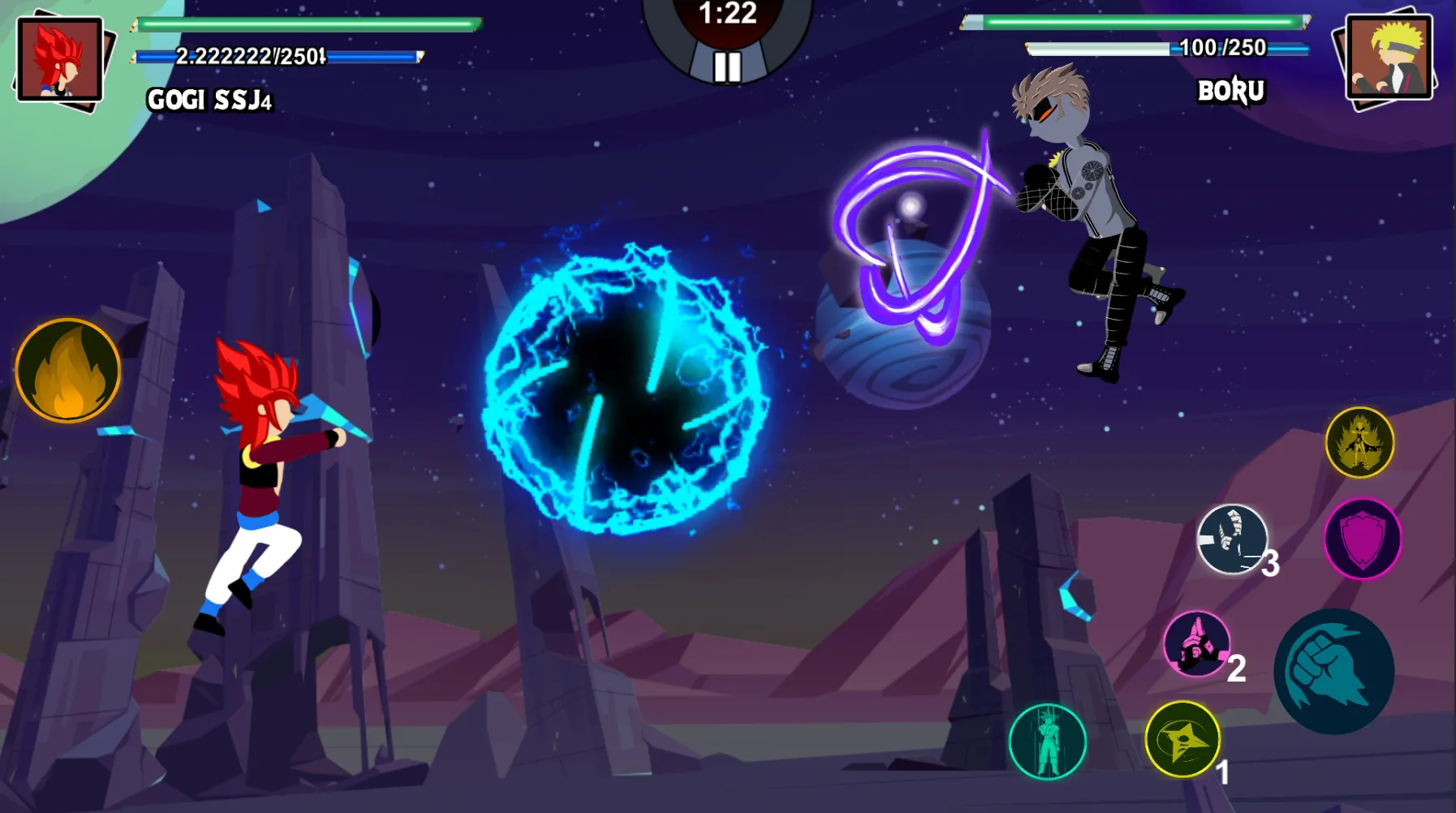The width and height of the screenshot is (1456, 813).
Task: Click the Gogi SSJ4 player portrait
Action: [x=60, y=59]
